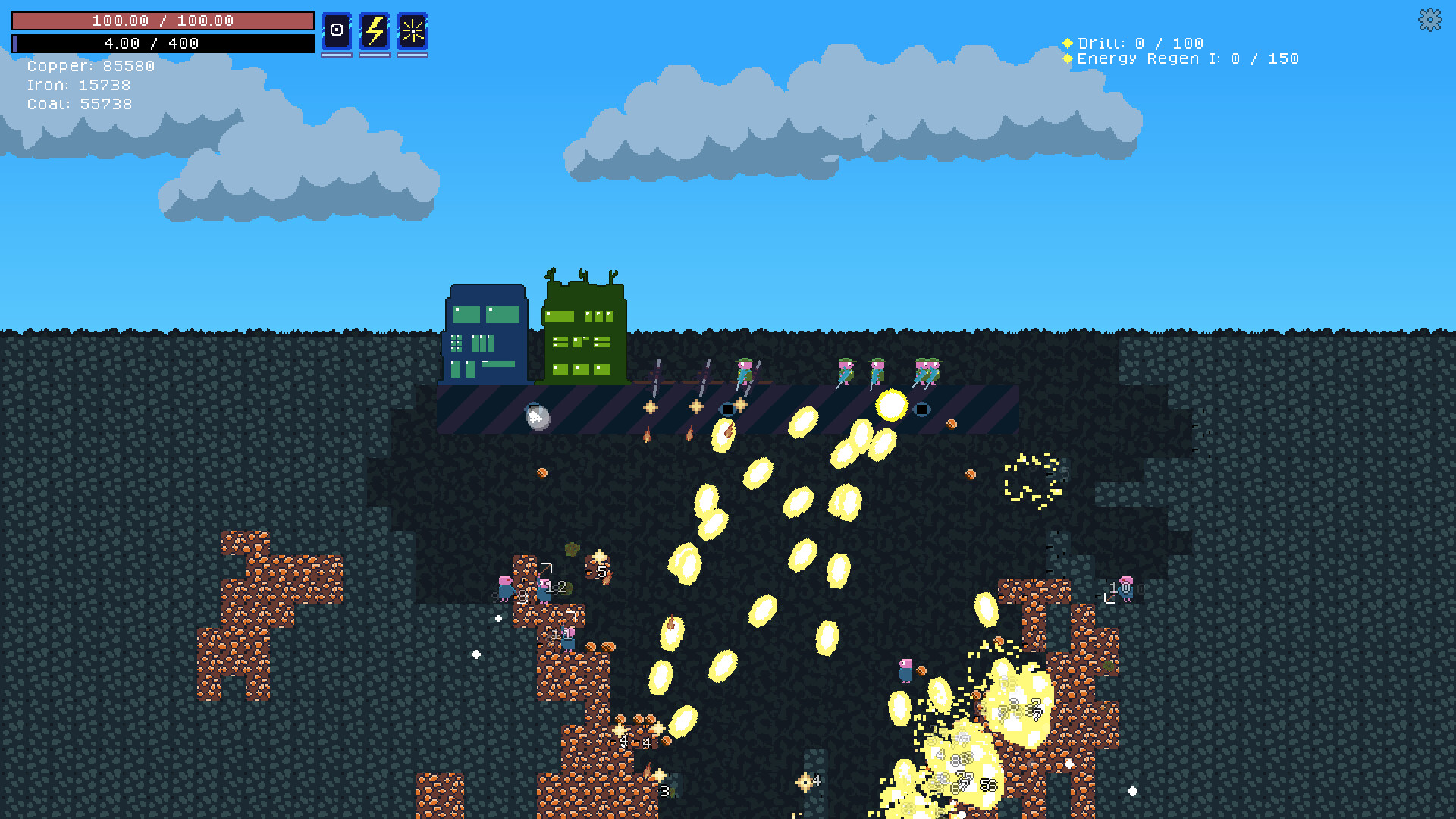Open the Iron: 15738 resource counter
This screenshot has width=1456, height=819.
[78, 85]
